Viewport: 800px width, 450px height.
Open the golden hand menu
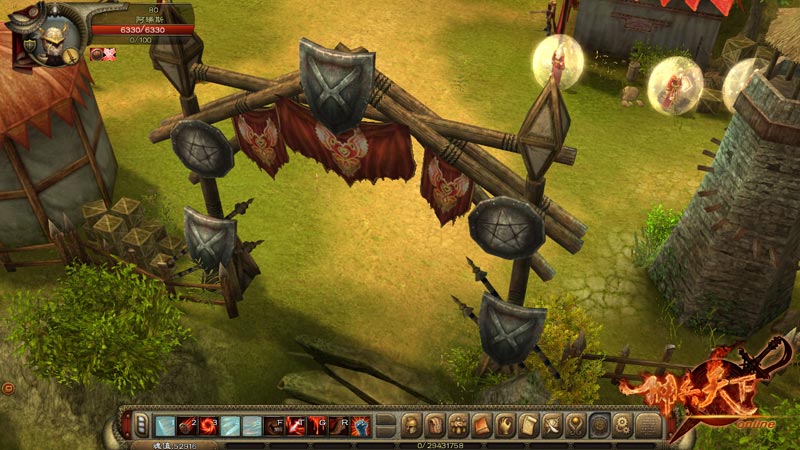pyautogui.click(x=505, y=425)
